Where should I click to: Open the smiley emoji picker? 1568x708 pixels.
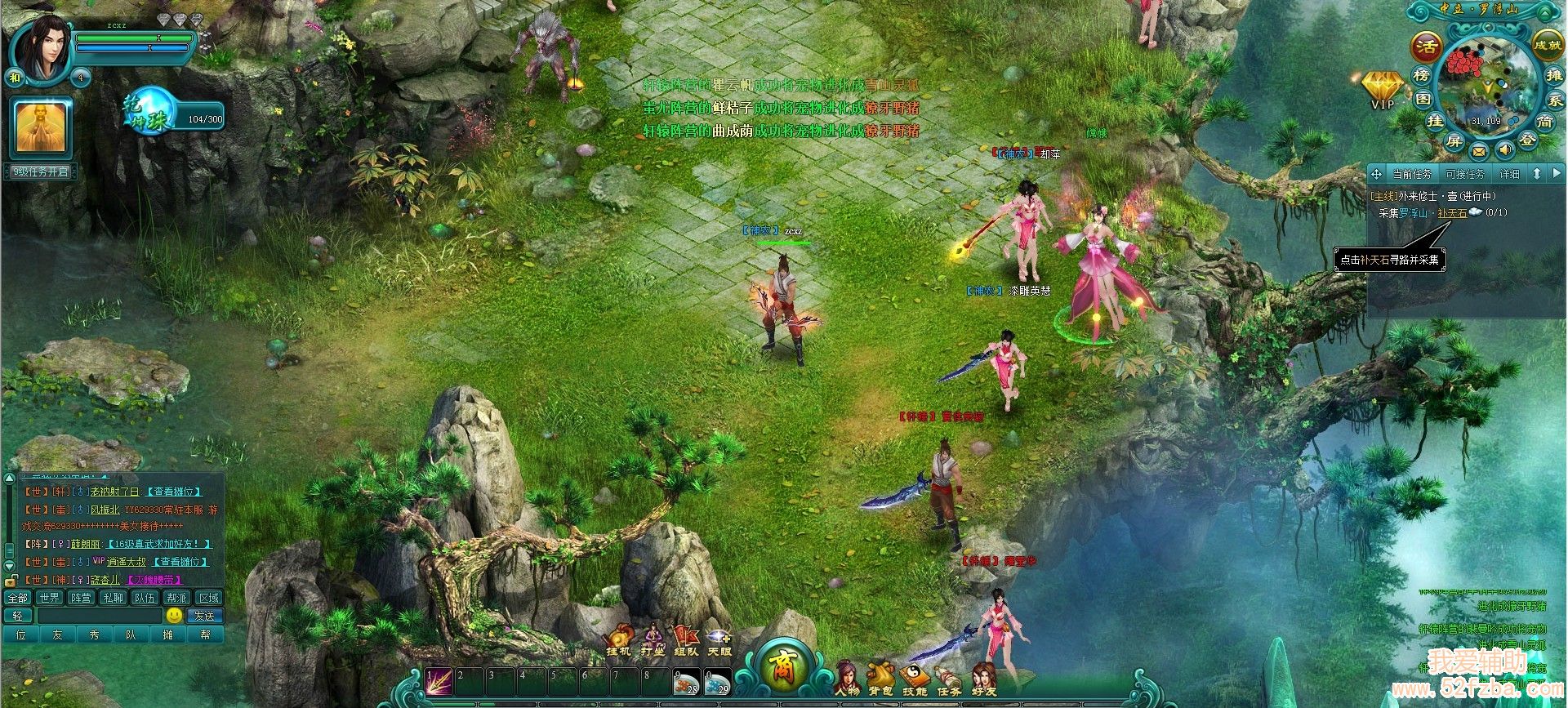click(174, 615)
